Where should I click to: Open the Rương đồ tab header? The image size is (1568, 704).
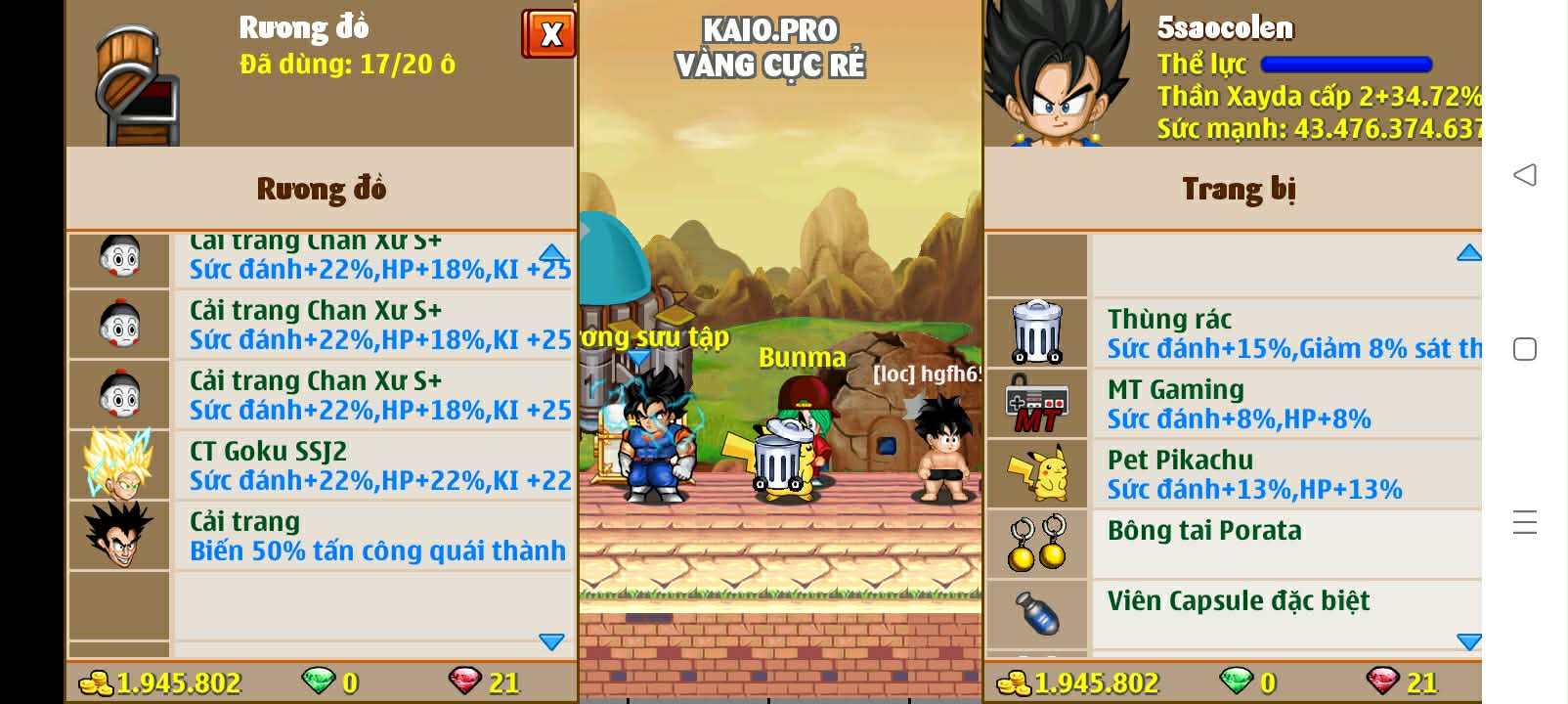click(321, 189)
